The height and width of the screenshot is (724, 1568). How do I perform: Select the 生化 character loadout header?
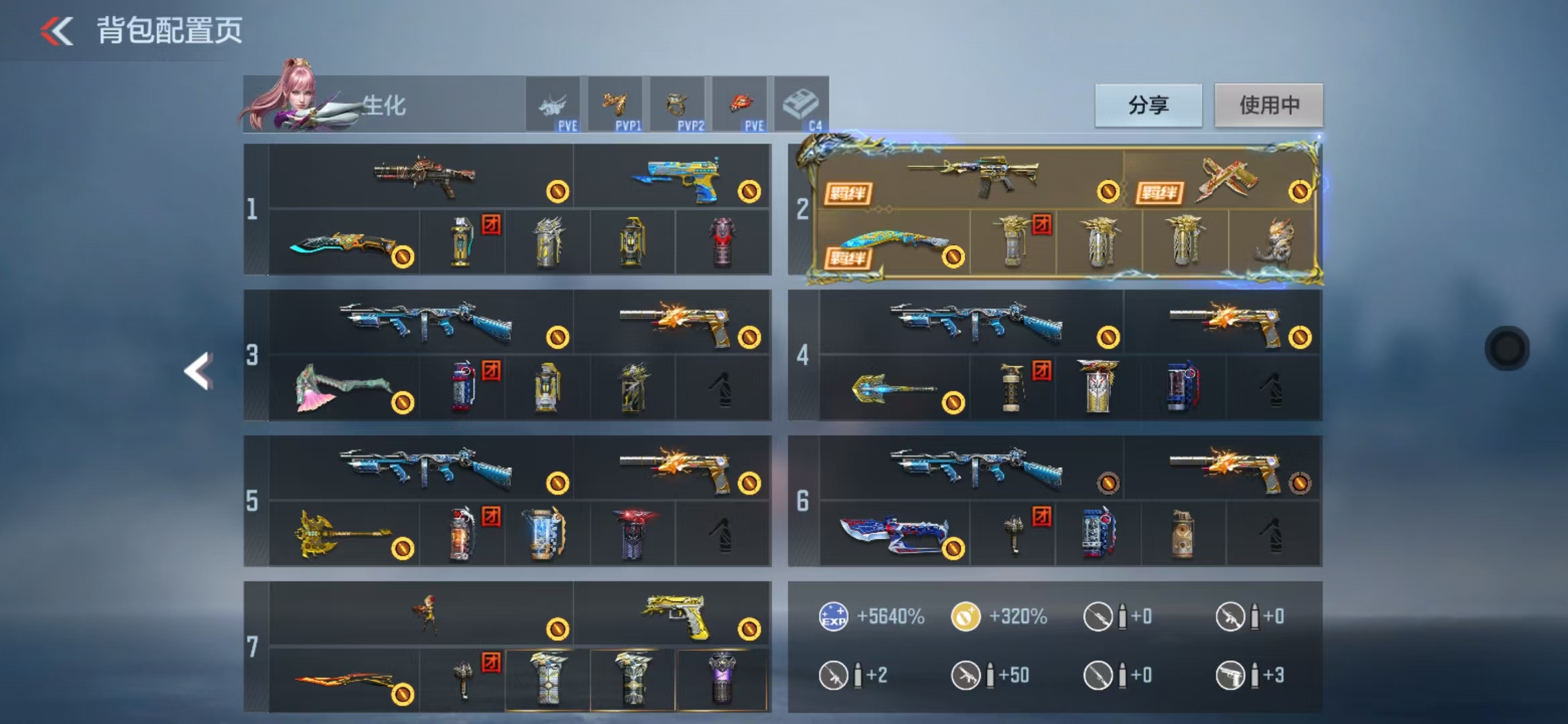[x=382, y=105]
